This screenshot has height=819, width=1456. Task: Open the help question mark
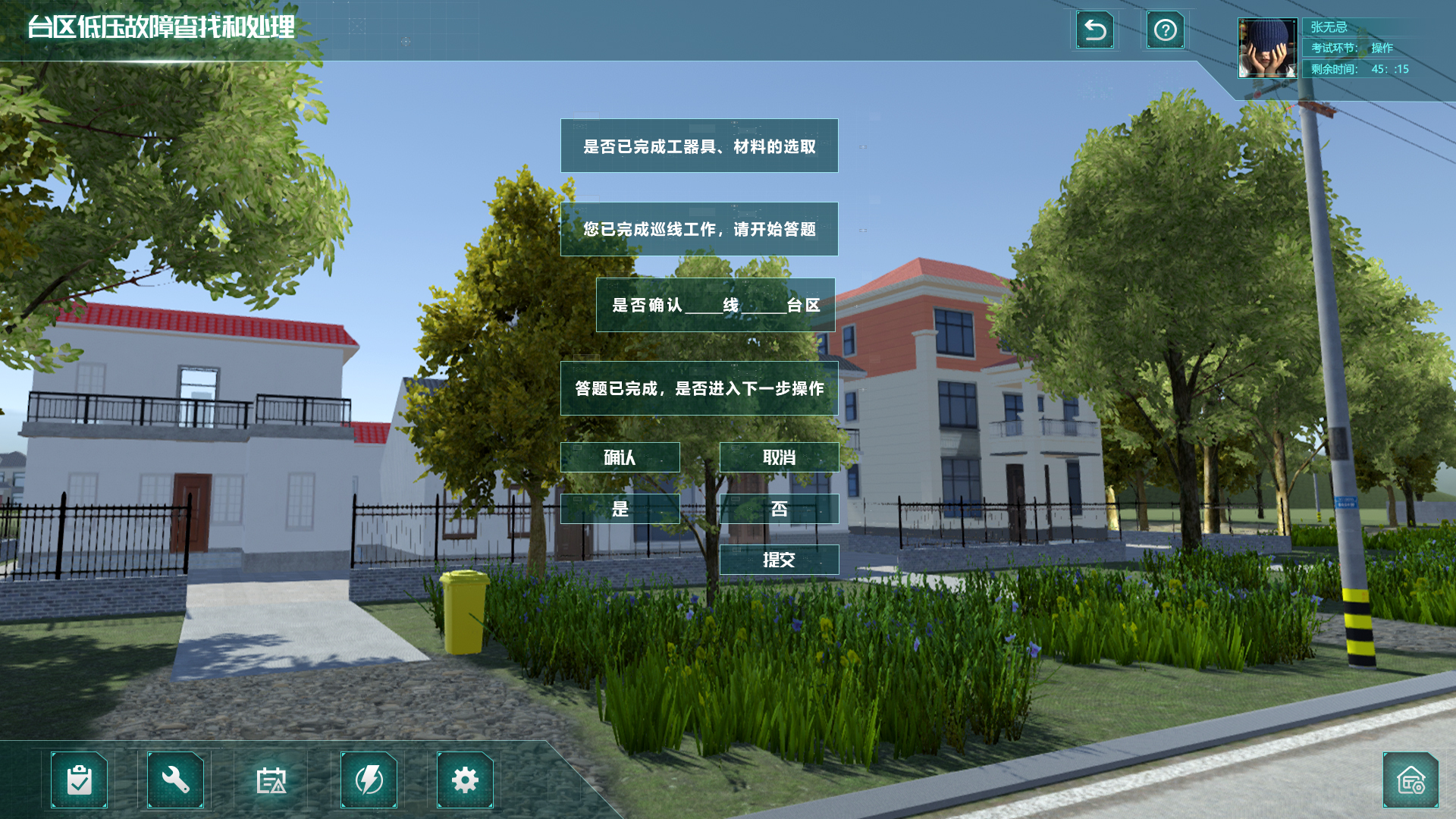pos(1165,30)
